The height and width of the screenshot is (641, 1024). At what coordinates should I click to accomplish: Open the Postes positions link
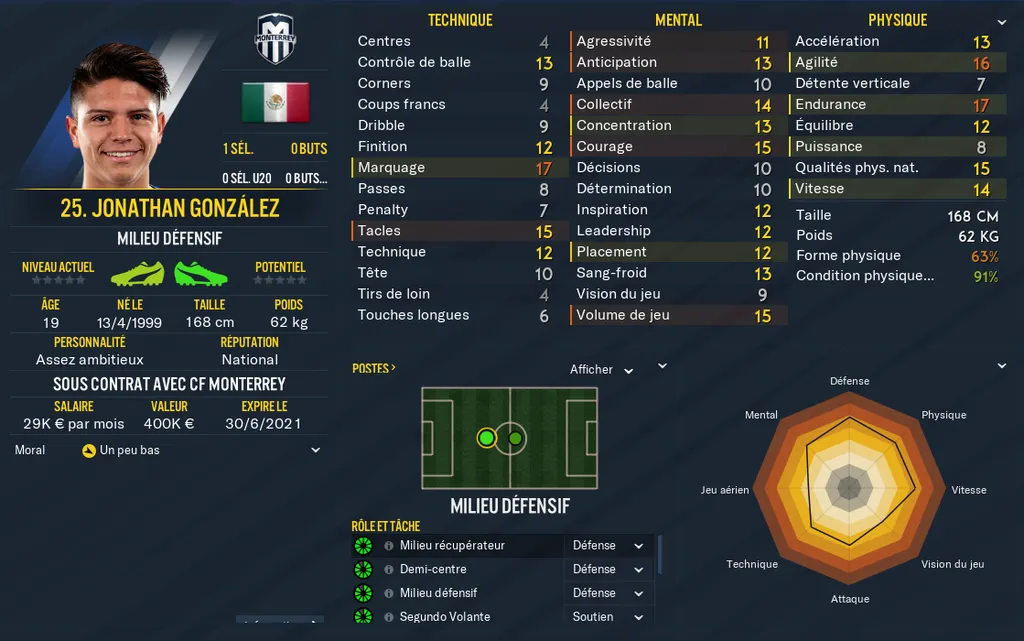pos(374,368)
